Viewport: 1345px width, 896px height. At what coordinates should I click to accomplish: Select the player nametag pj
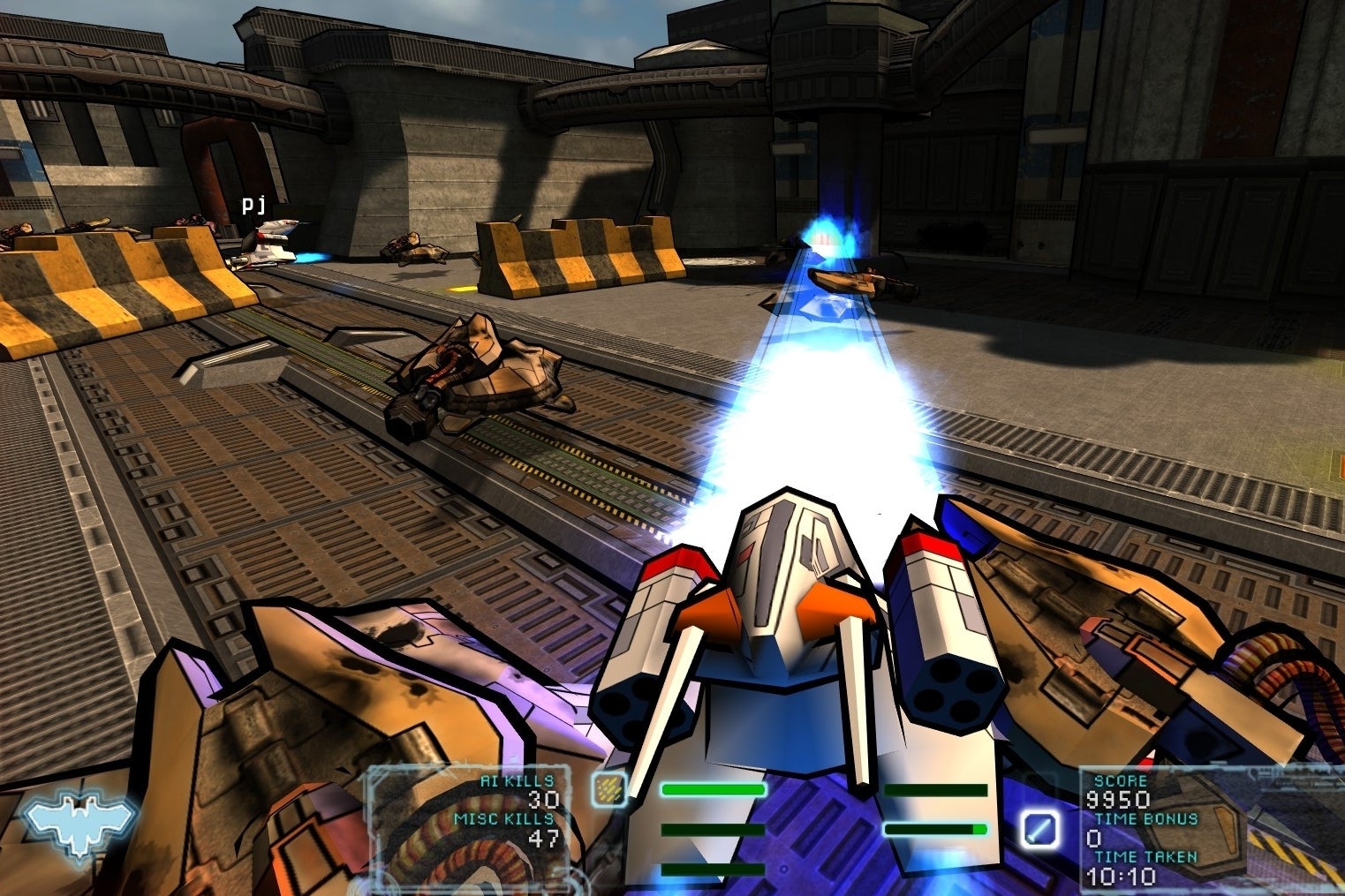pyautogui.click(x=253, y=205)
